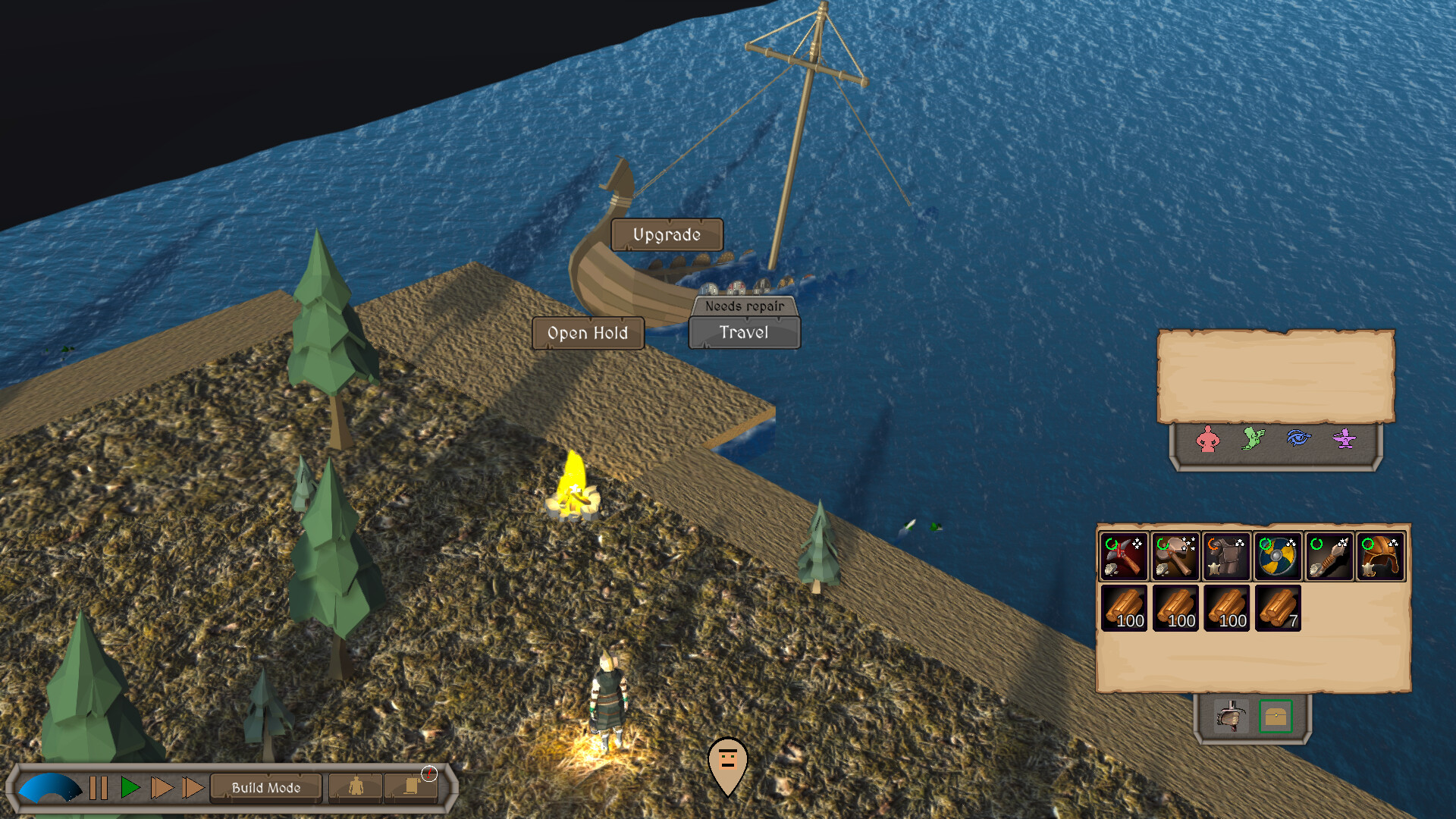Show the blue eye attribute

1299,438
